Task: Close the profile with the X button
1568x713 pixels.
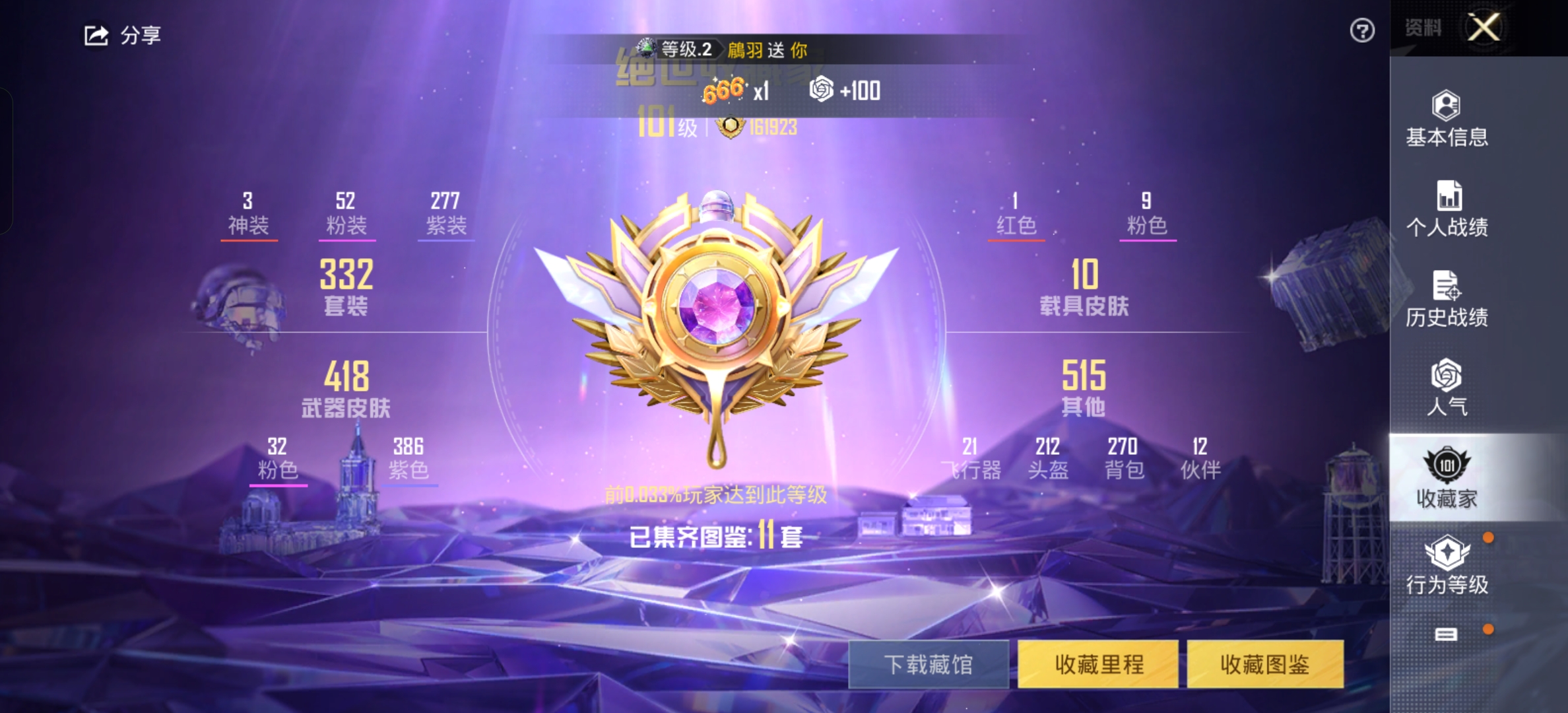Action: (1484, 28)
